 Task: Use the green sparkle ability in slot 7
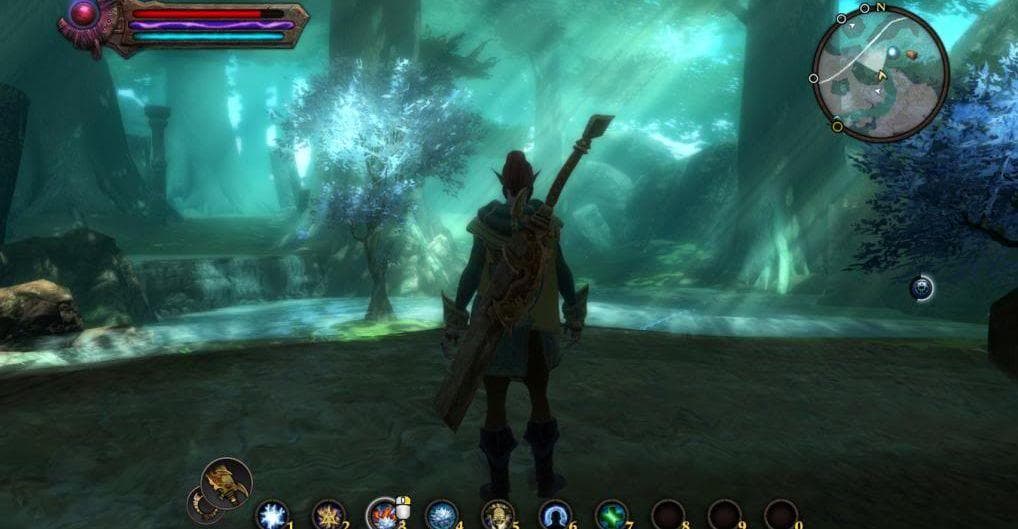coord(611,515)
